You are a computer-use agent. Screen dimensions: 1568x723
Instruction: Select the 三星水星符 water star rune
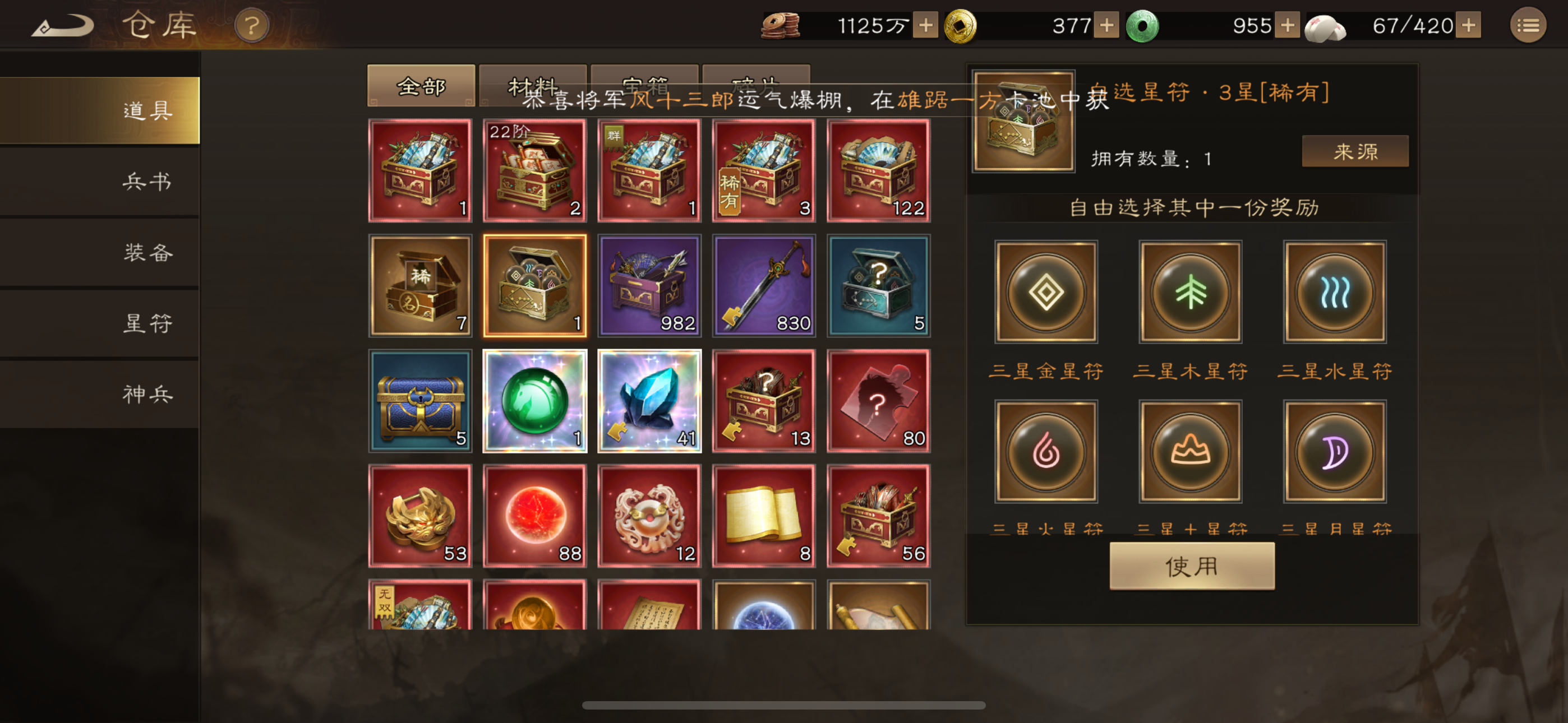point(1334,292)
